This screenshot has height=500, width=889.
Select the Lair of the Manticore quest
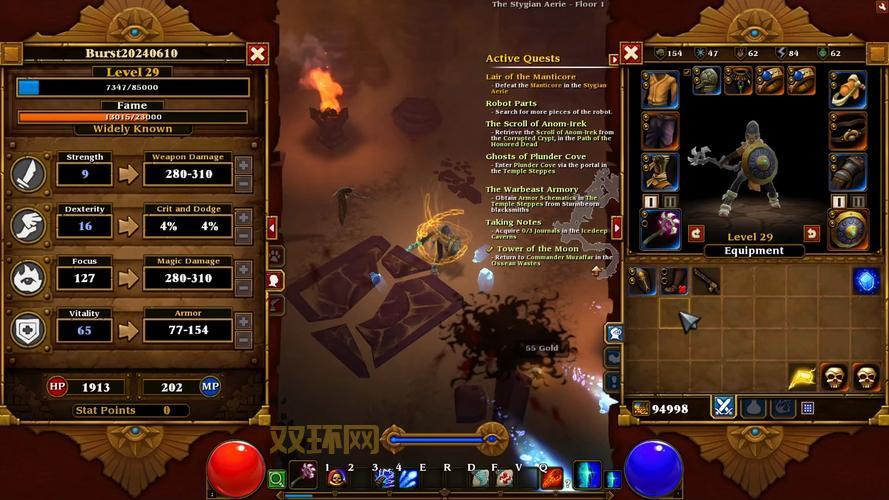[x=531, y=76]
